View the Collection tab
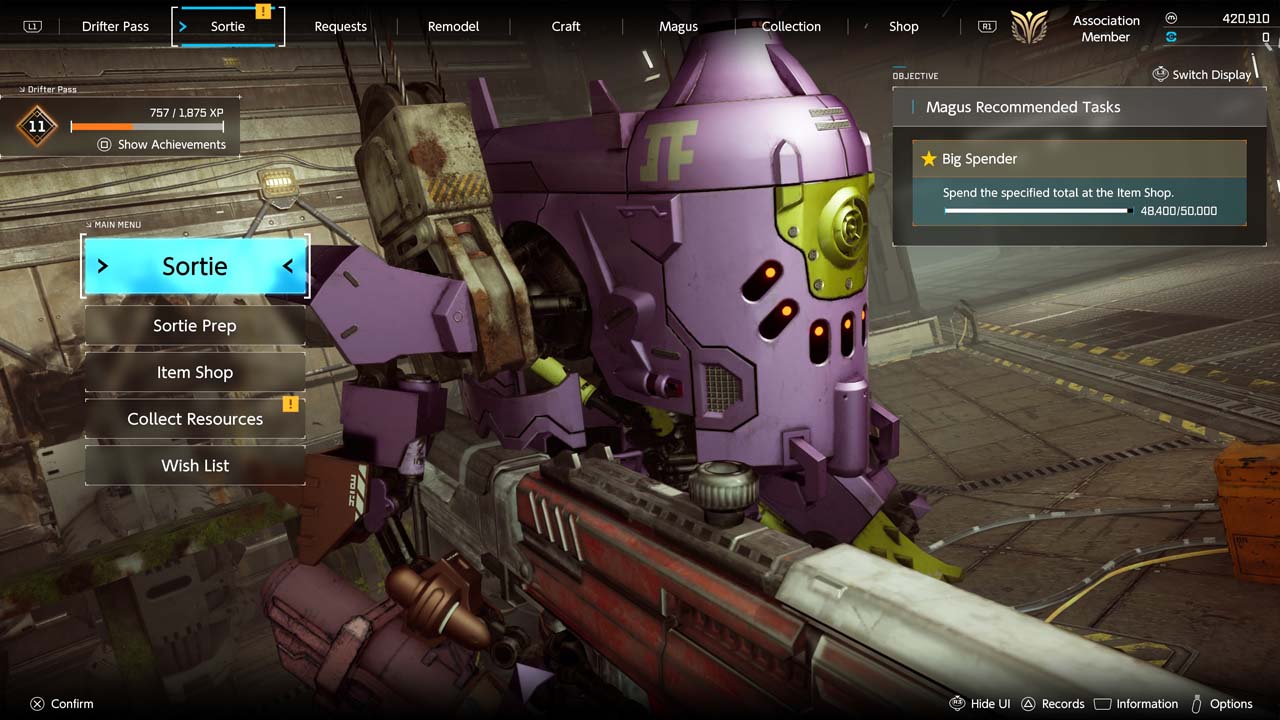This screenshot has height=720, width=1280. point(791,27)
